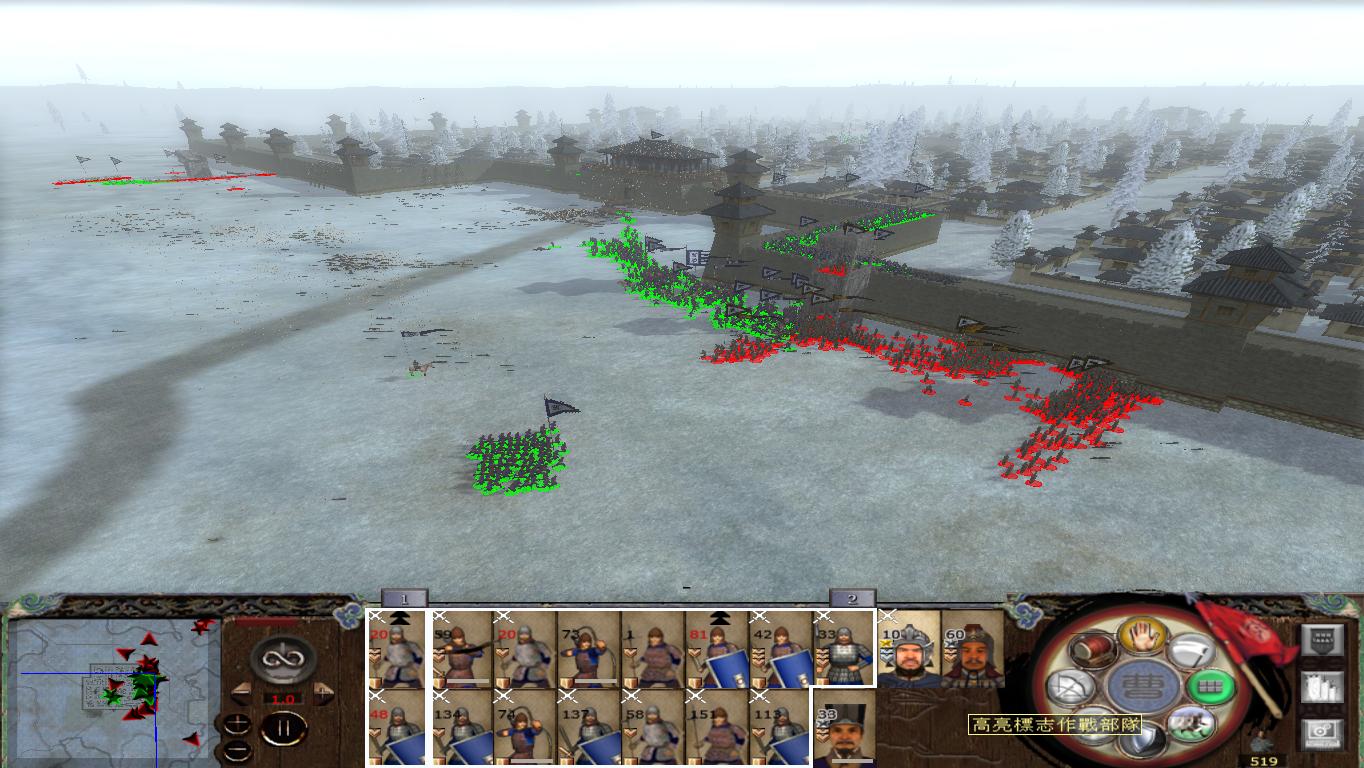Zoom in the minimap with the plus button

coord(236,723)
